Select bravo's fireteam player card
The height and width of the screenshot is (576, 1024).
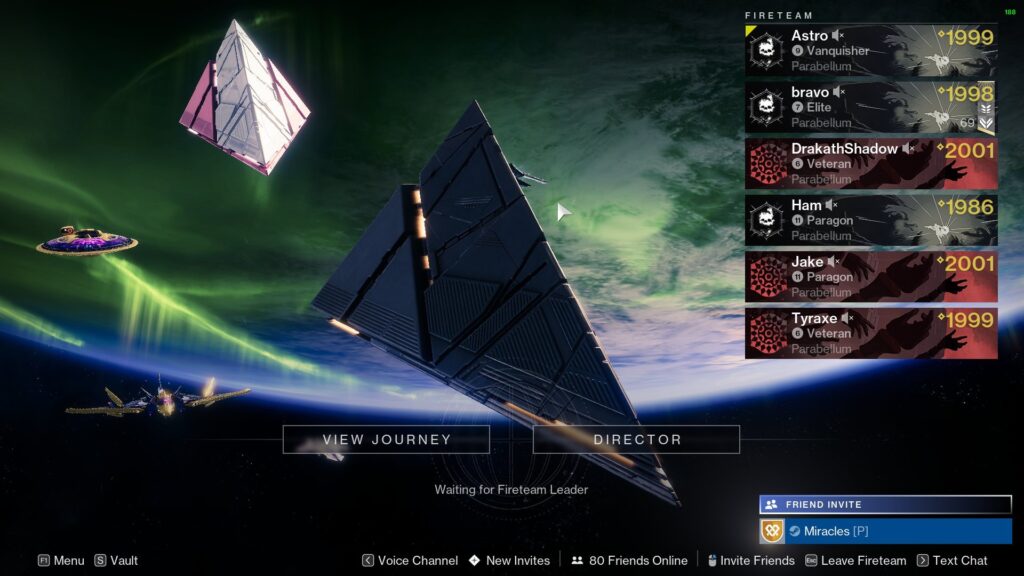pos(870,107)
